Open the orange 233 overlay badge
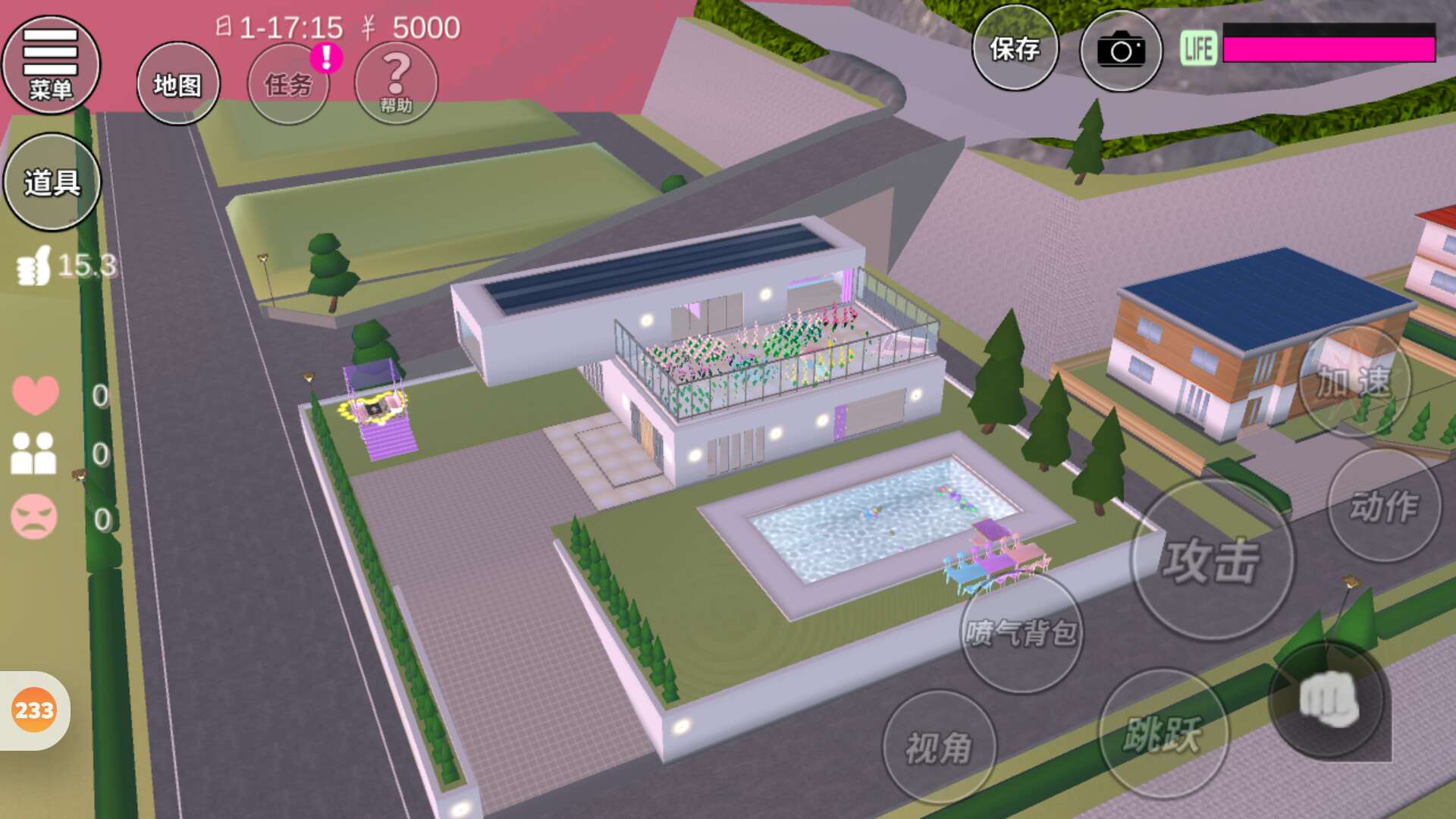 (34, 711)
